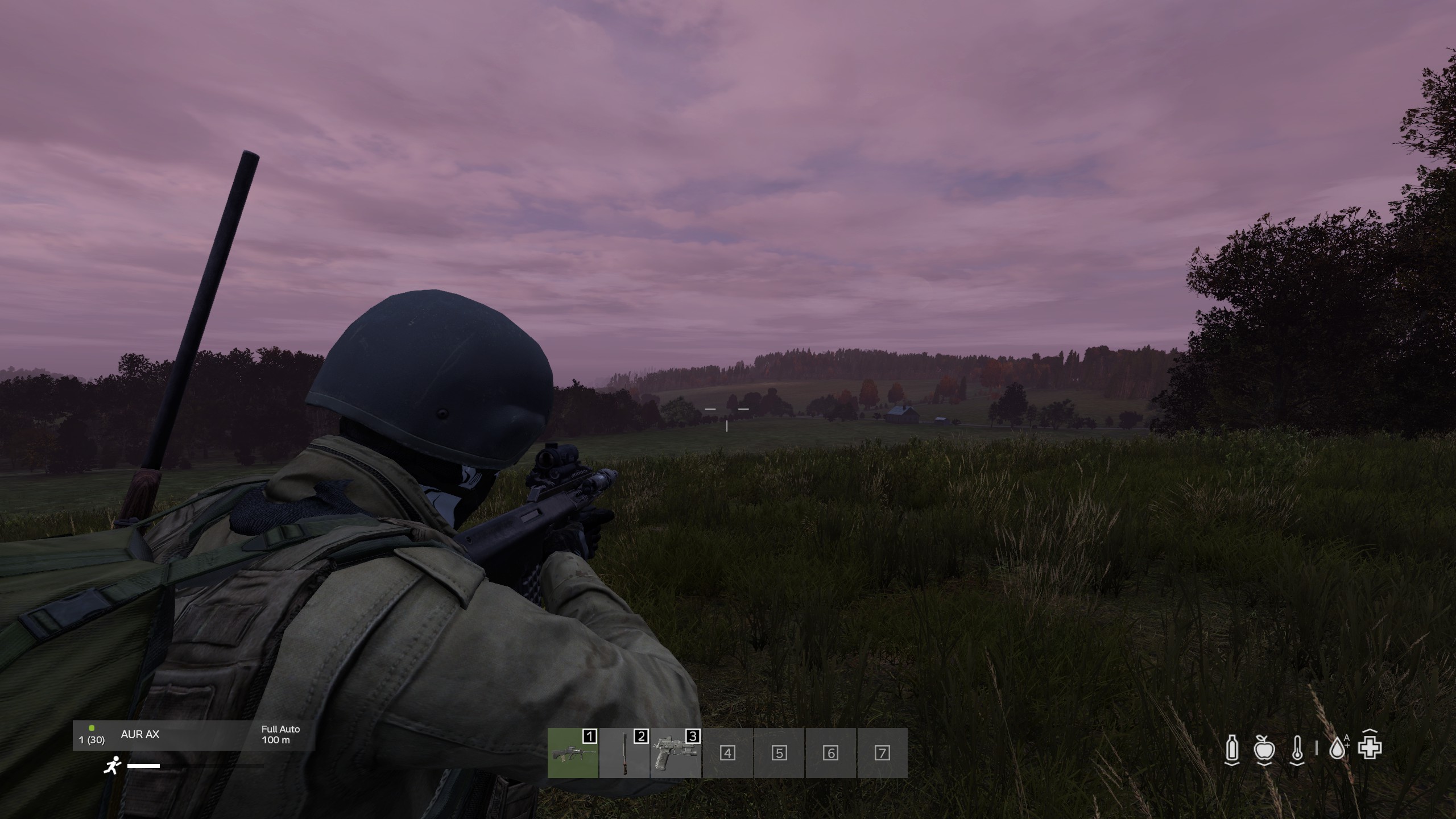Click empty hotbar slot number 6

(x=830, y=753)
